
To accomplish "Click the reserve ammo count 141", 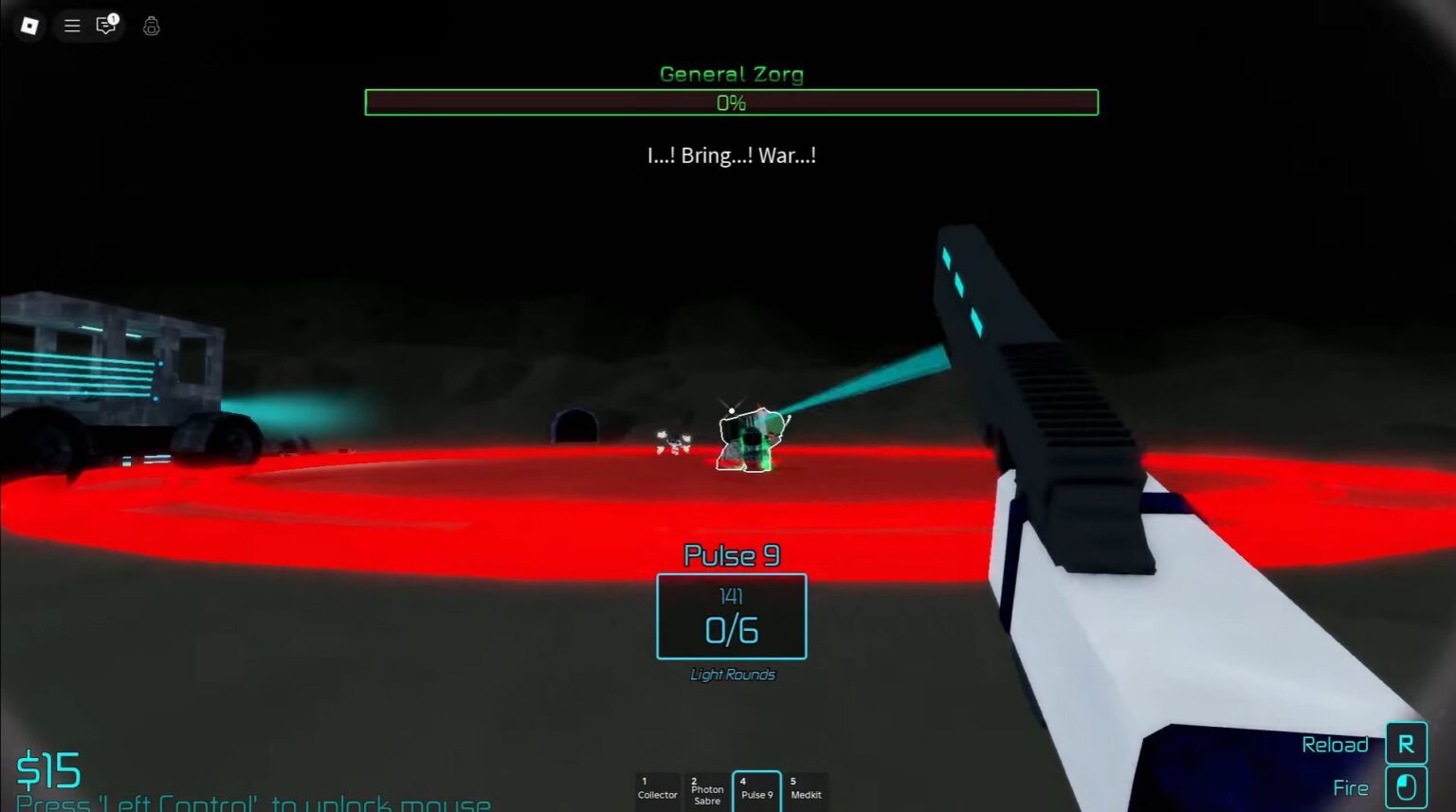I will coord(730,596).
